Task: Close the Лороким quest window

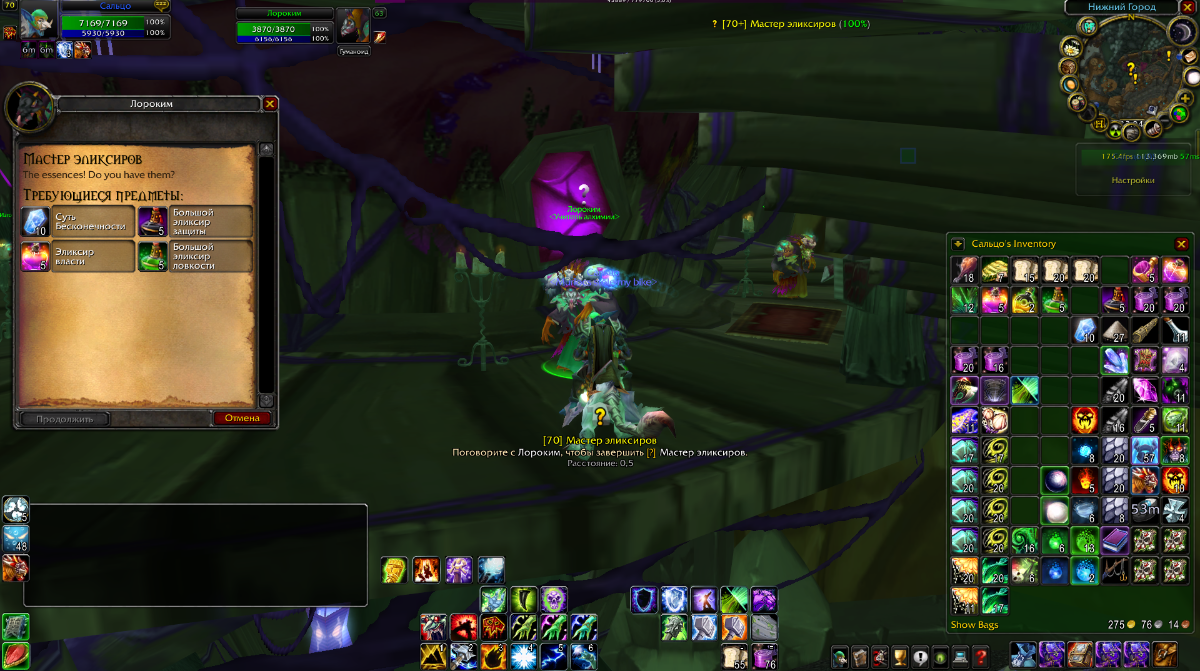Action: [x=270, y=103]
